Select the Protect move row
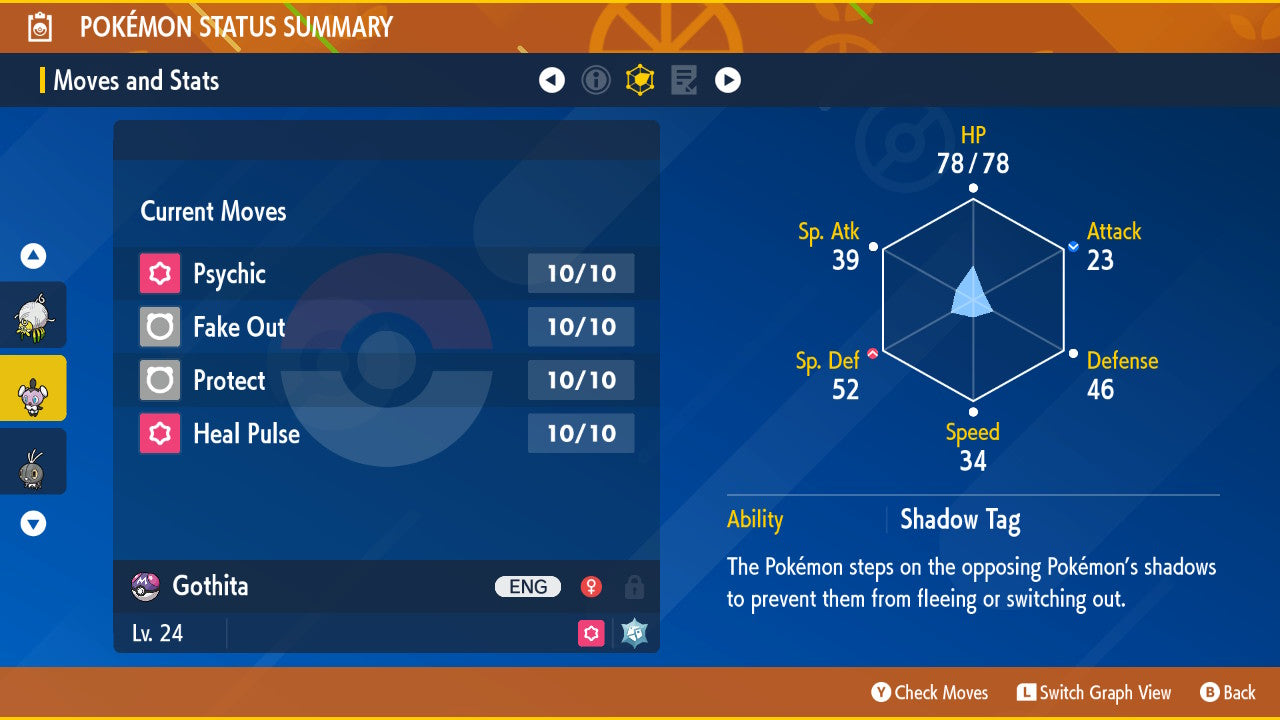This screenshot has height=720, width=1280. 386,380
